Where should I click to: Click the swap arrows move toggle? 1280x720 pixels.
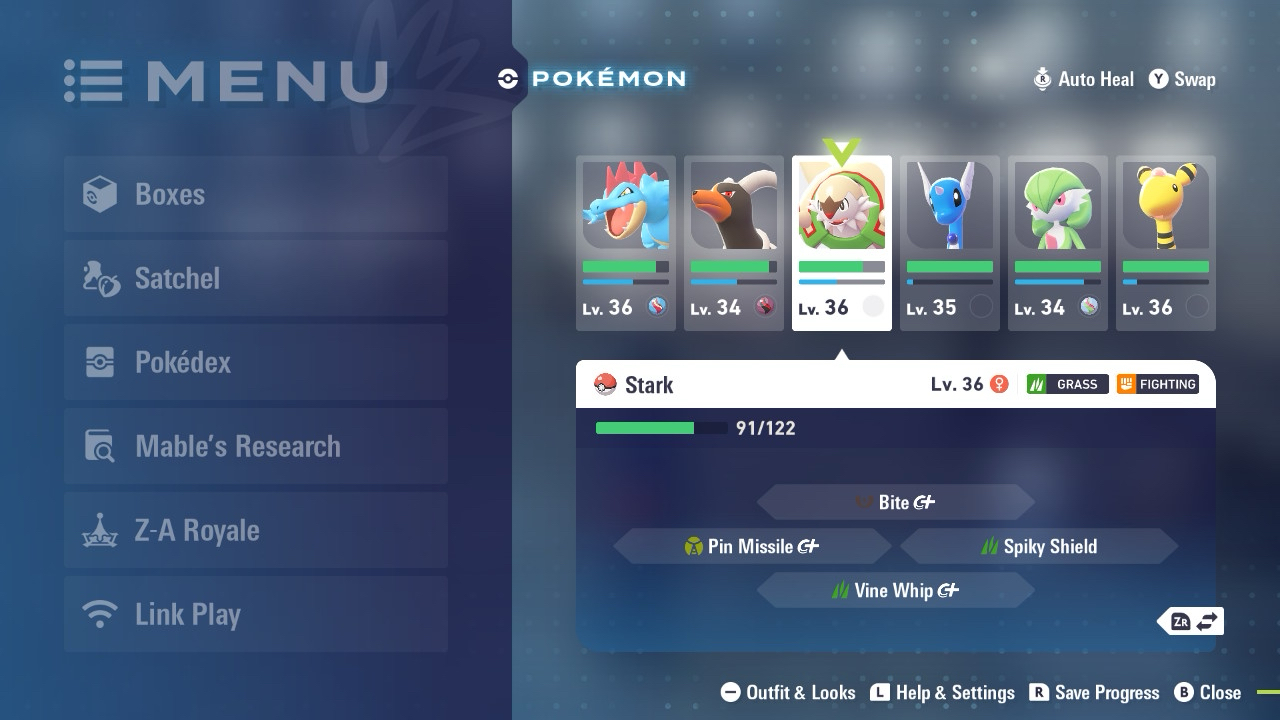pyautogui.click(x=1193, y=621)
